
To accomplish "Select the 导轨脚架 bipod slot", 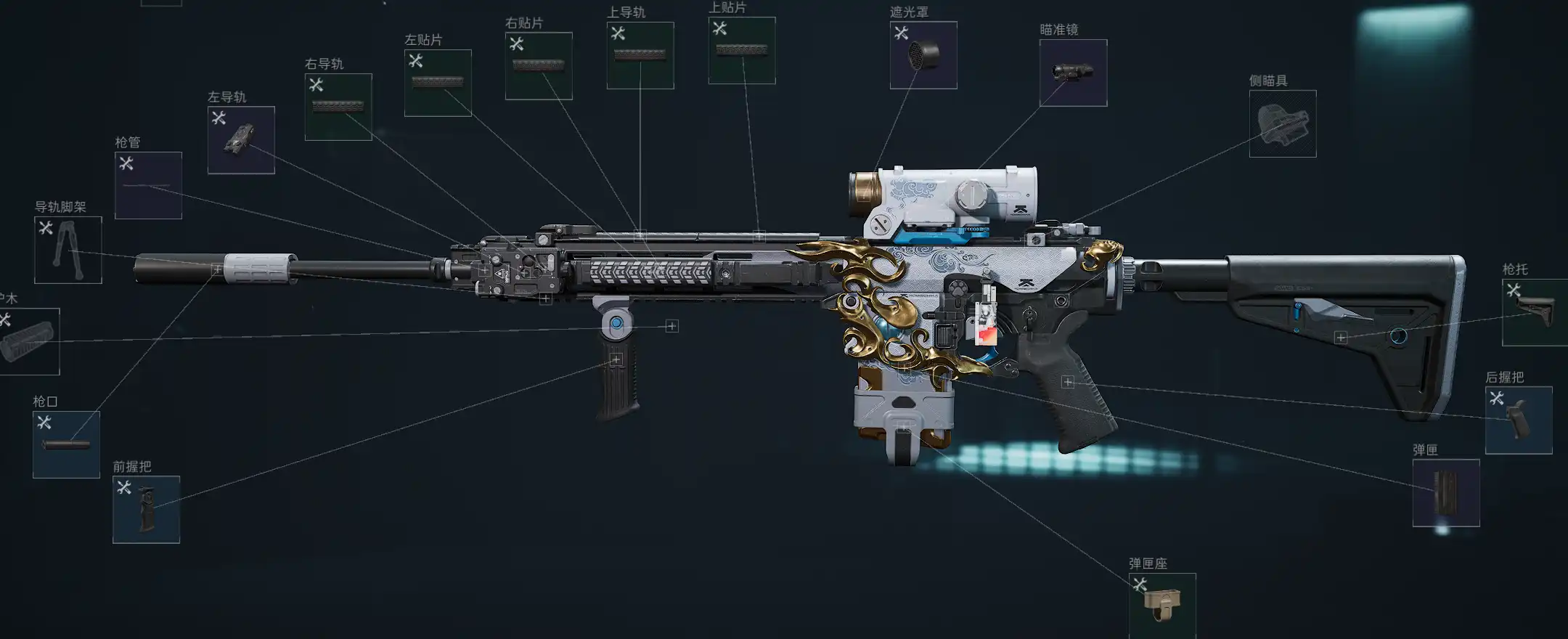I will click(x=68, y=250).
